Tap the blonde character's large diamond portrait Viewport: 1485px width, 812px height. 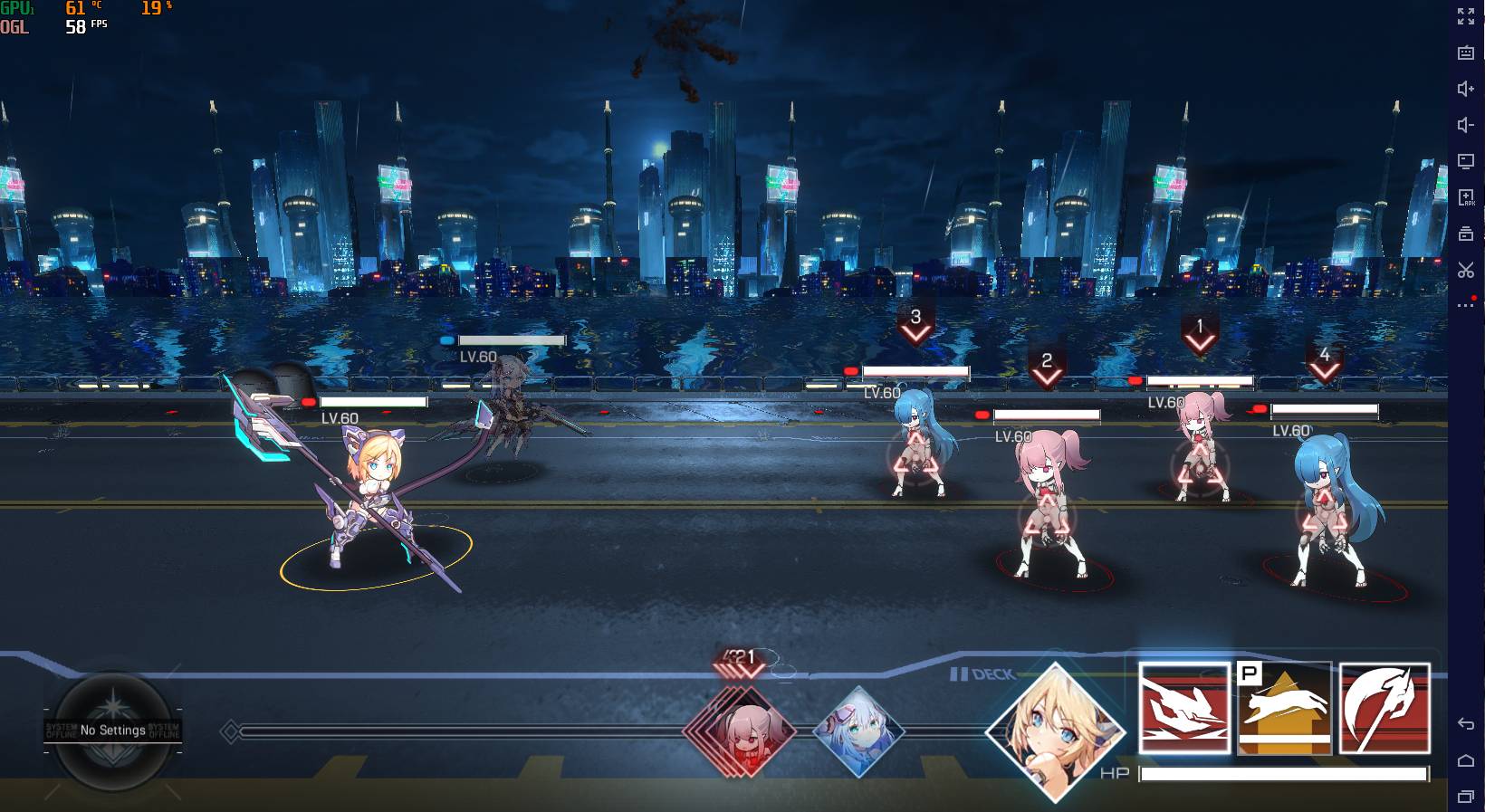click(1055, 732)
